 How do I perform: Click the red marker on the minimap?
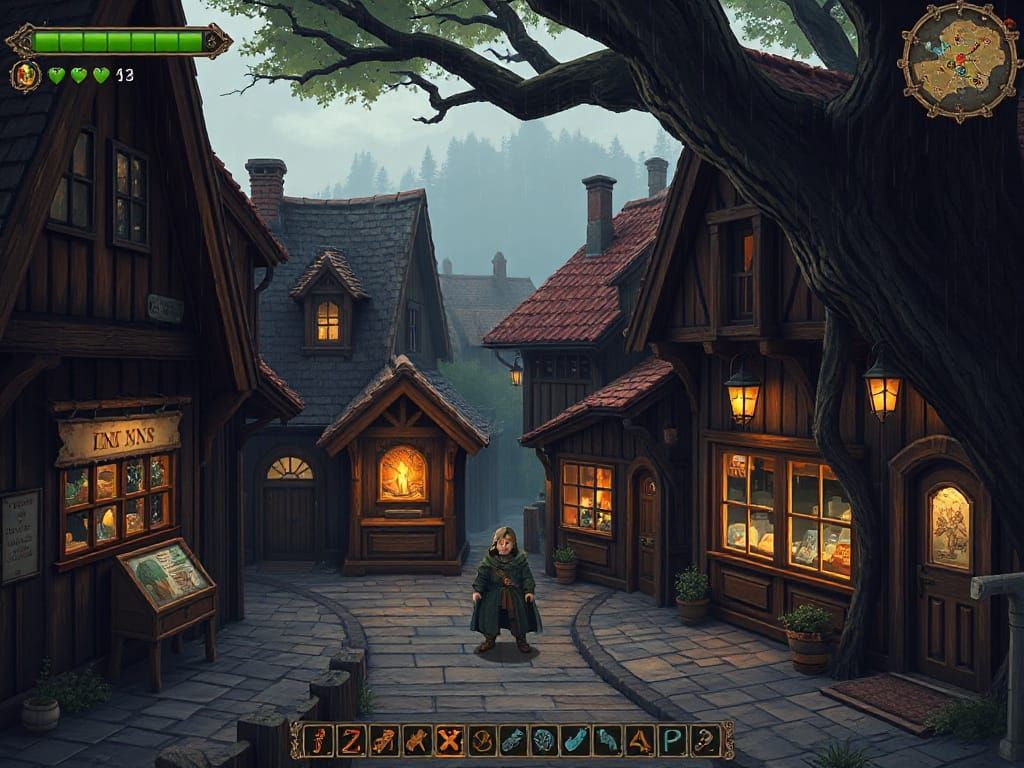click(959, 57)
